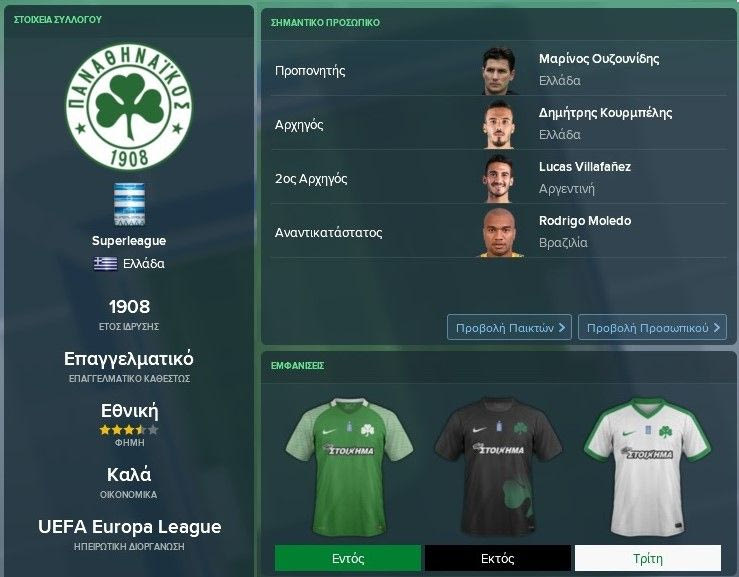Screen dimensions: 739x577
Task: Click the Superleague logo icon
Action: (x=129, y=204)
